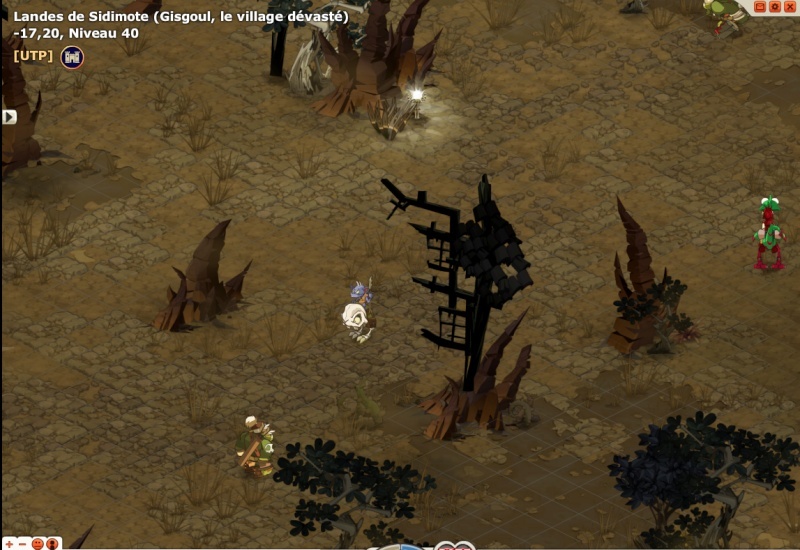This screenshot has width=800, height=550.
Task: Open the character attitudes icon
Action: click(53, 544)
